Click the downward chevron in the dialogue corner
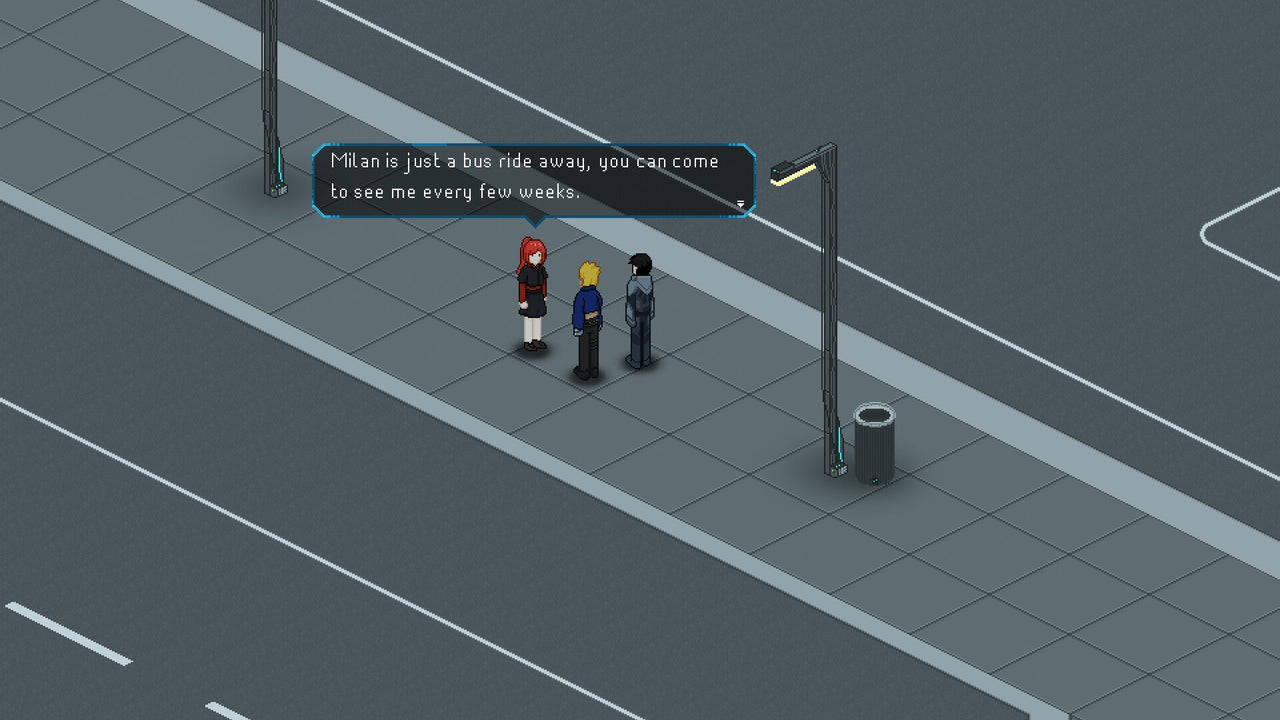 (x=740, y=203)
